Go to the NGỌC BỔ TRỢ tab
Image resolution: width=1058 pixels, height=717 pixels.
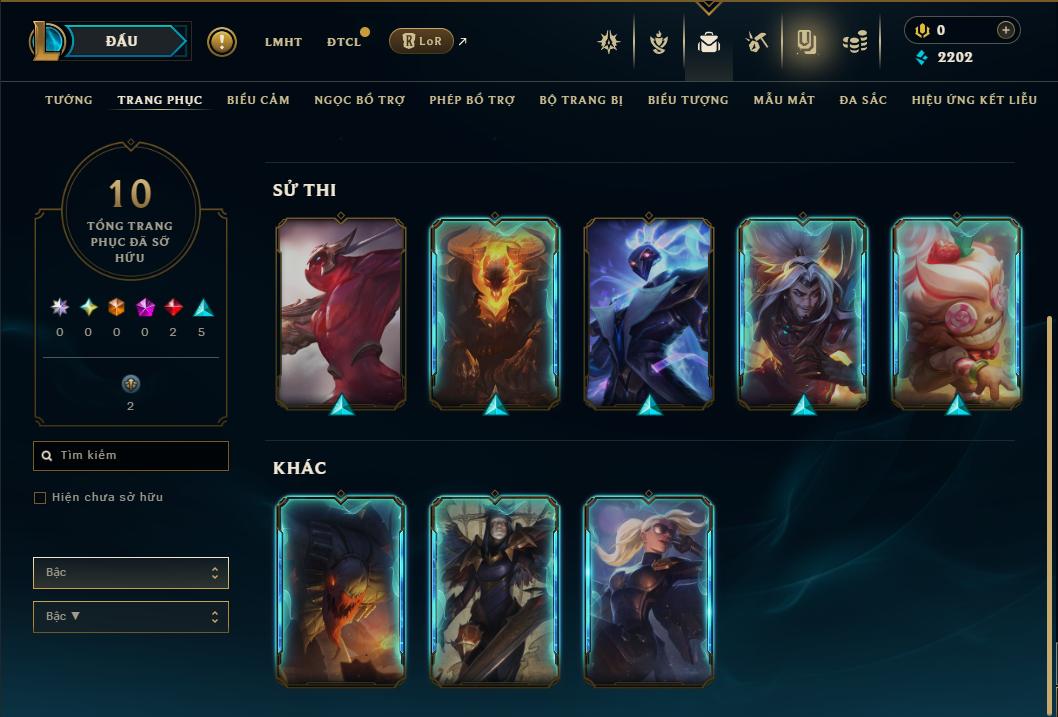[359, 100]
